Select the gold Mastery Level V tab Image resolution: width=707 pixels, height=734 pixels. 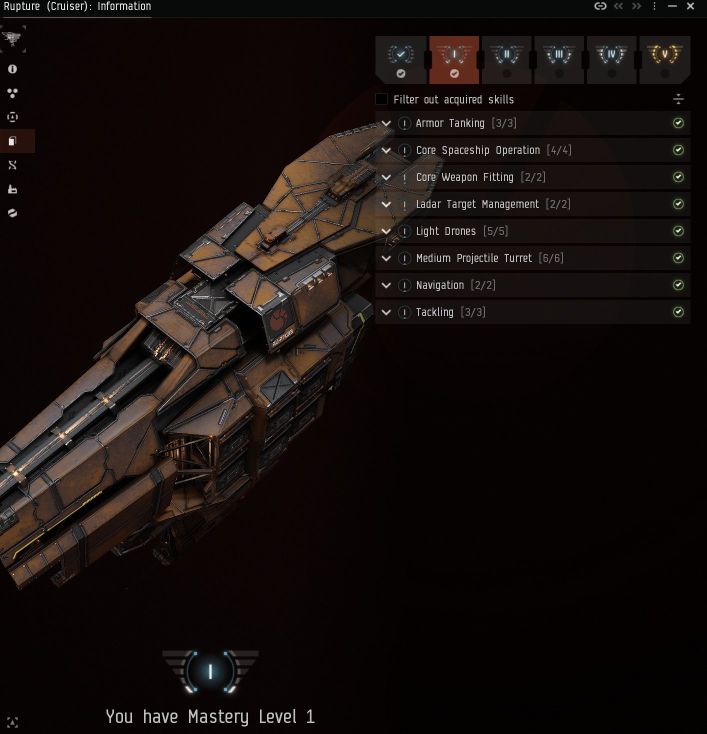(x=664, y=59)
